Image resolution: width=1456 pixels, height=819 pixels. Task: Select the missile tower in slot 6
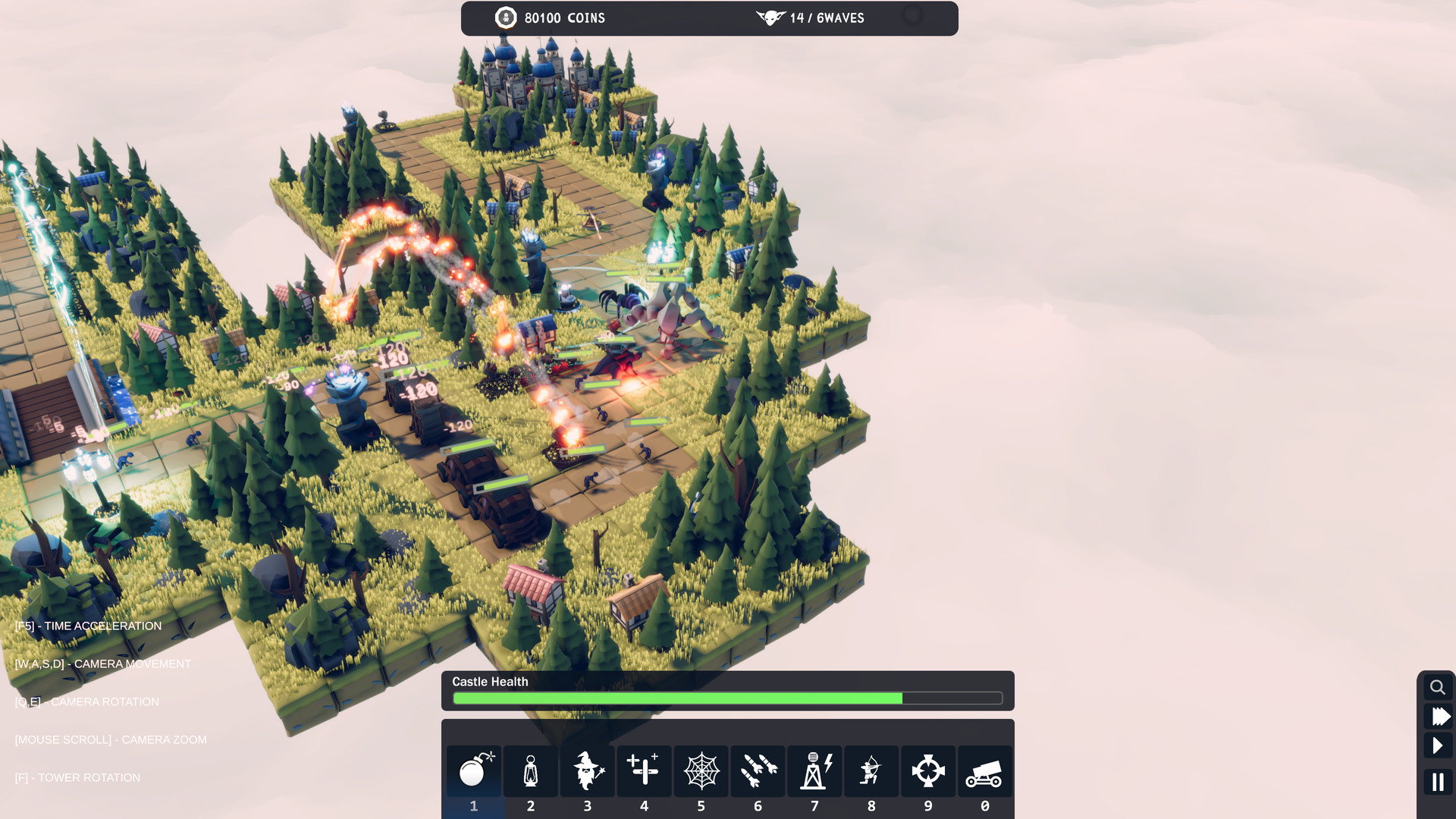(758, 771)
